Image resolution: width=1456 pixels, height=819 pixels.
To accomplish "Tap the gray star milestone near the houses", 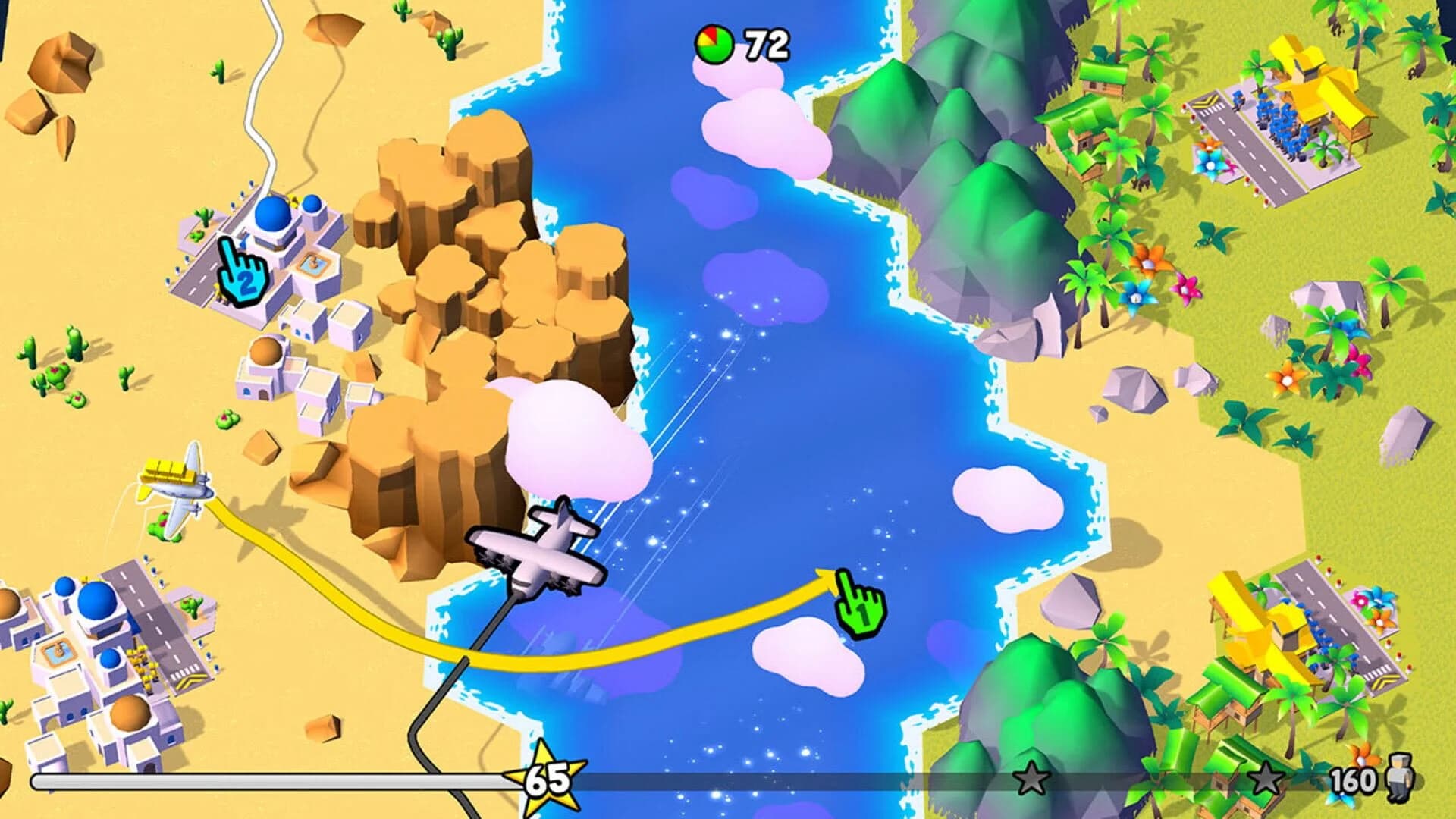I will [x=1266, y=777].
